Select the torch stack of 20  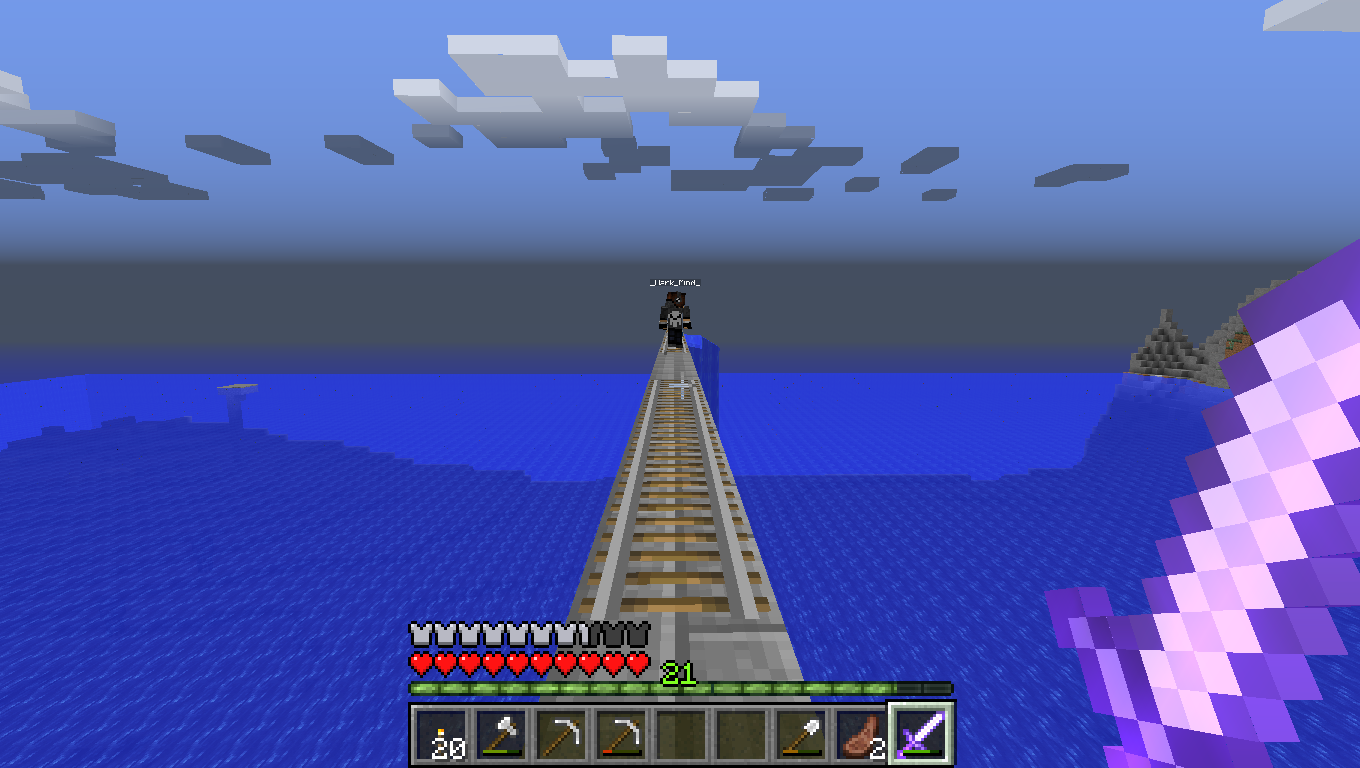pyautogui.click(x=441, y=736)
